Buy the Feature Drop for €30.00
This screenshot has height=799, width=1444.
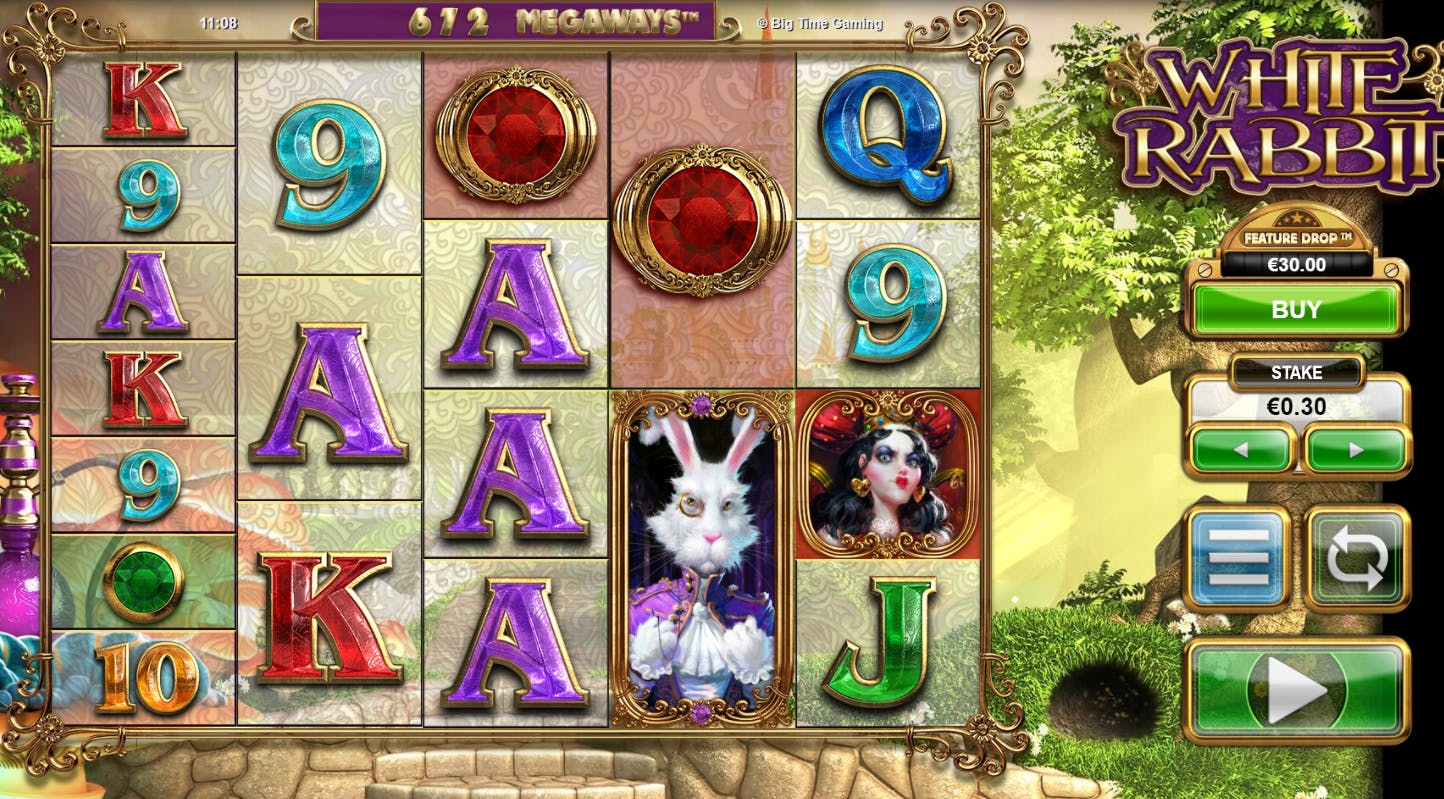(x=1296, y=310)
